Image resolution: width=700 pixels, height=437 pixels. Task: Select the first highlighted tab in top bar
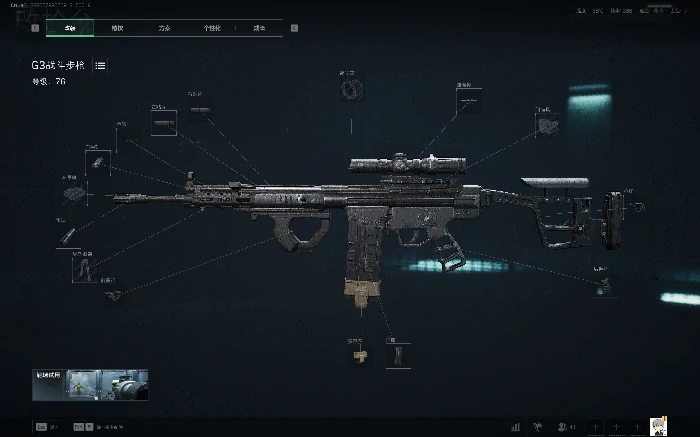click(x=70, y=28)
